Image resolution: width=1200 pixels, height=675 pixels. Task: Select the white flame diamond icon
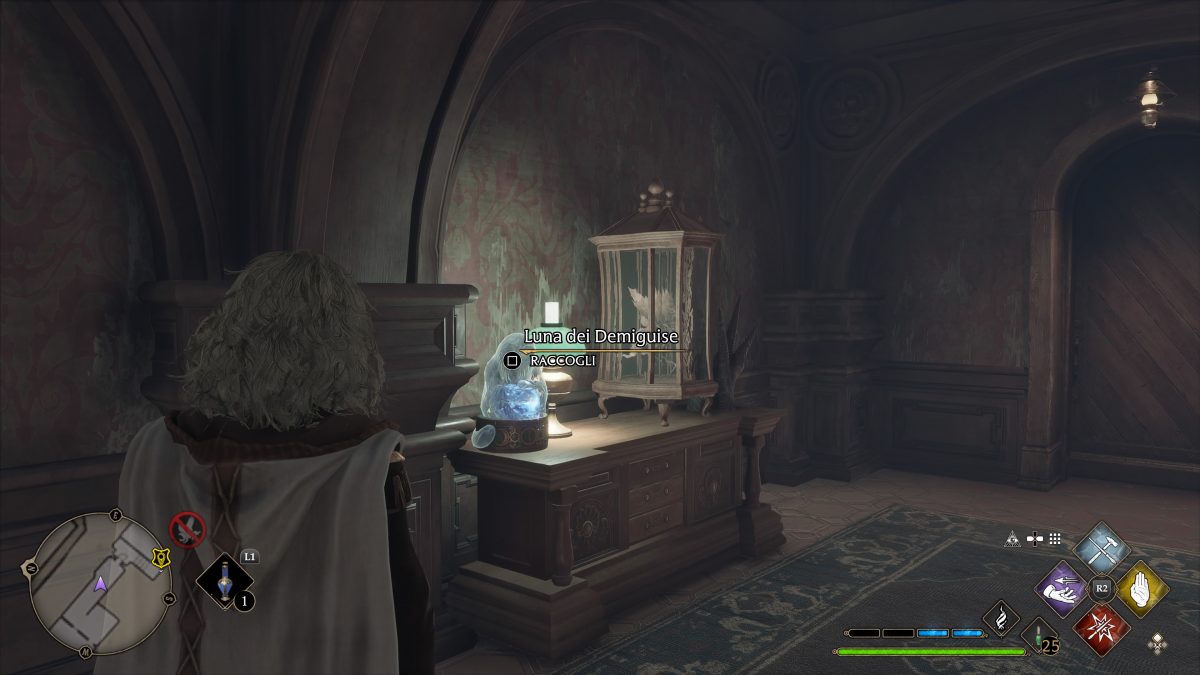(x=1000, y=617)
